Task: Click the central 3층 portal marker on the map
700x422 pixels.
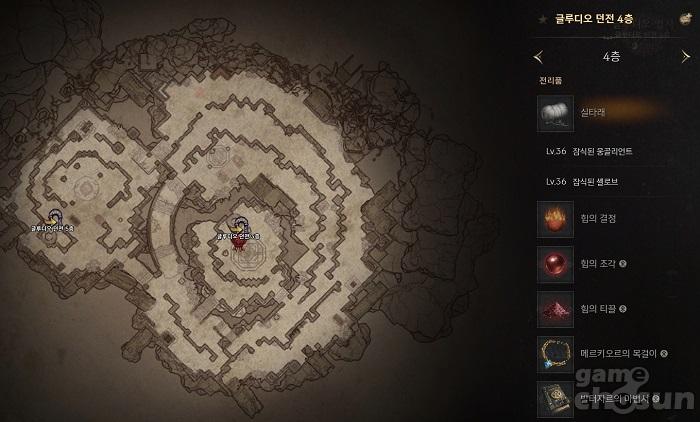Action: [238, 227]
